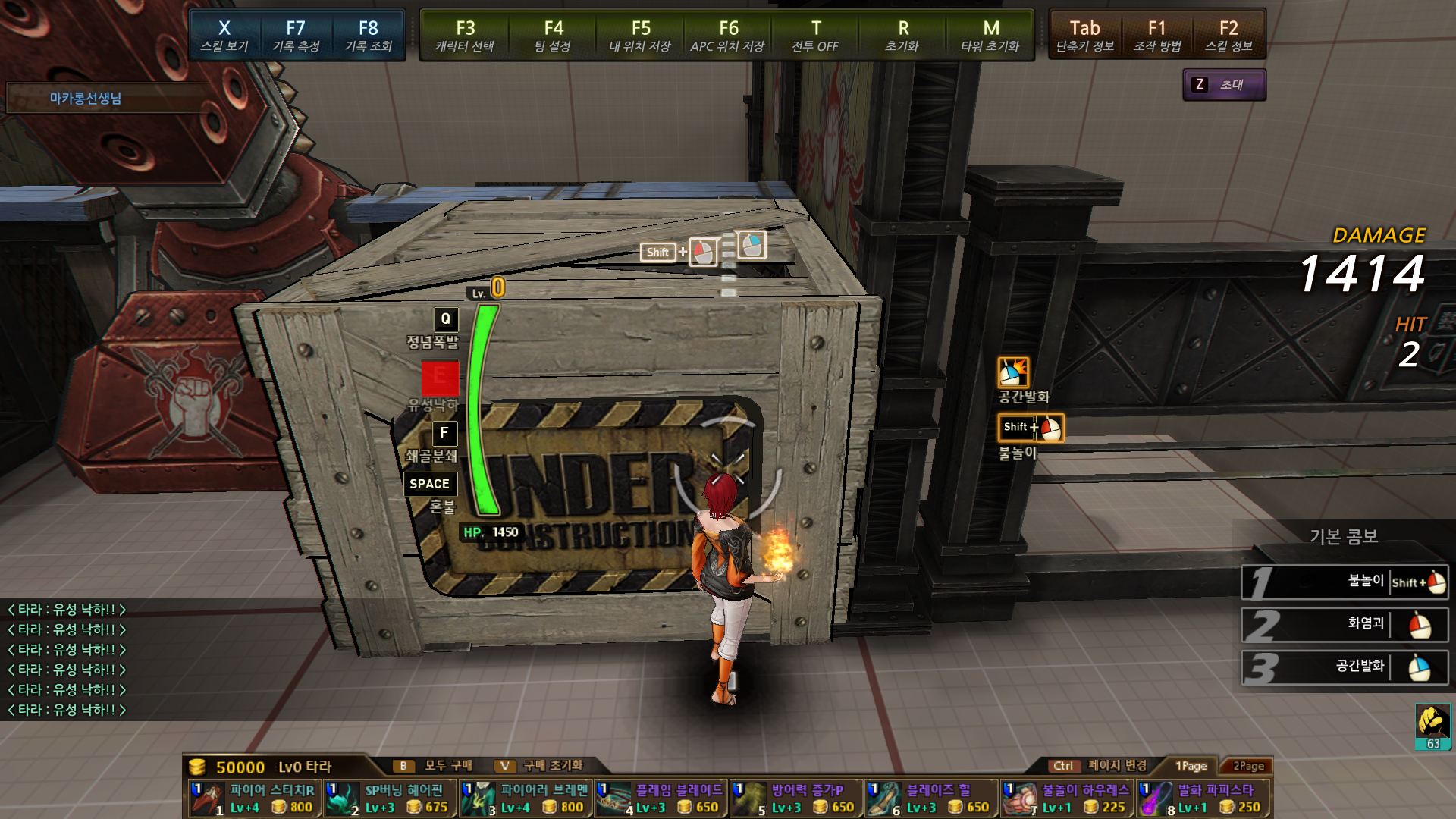Click the yellow fist icon

click(x=1432, y=722)
